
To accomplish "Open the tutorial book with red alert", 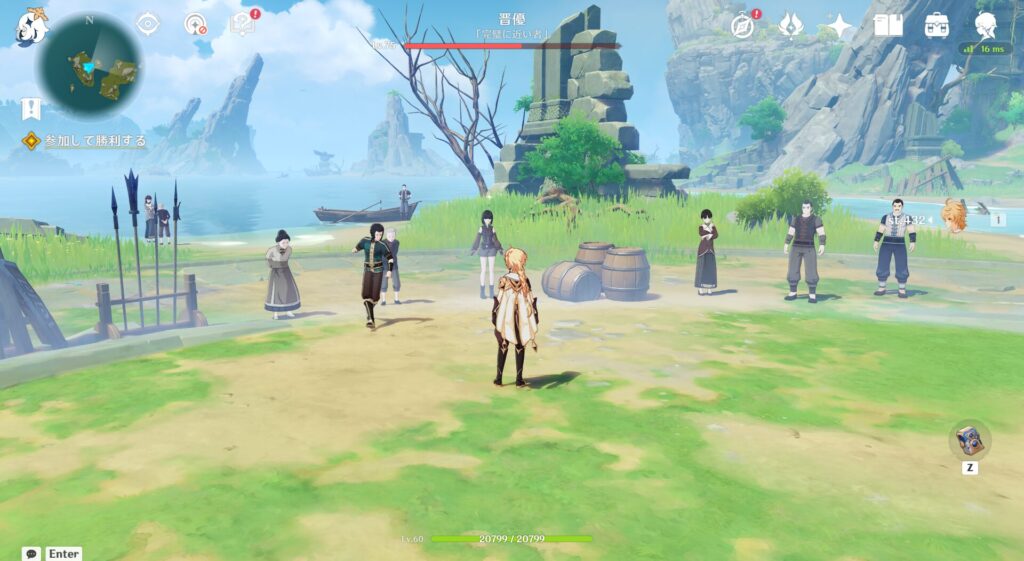I will point(242,24).
